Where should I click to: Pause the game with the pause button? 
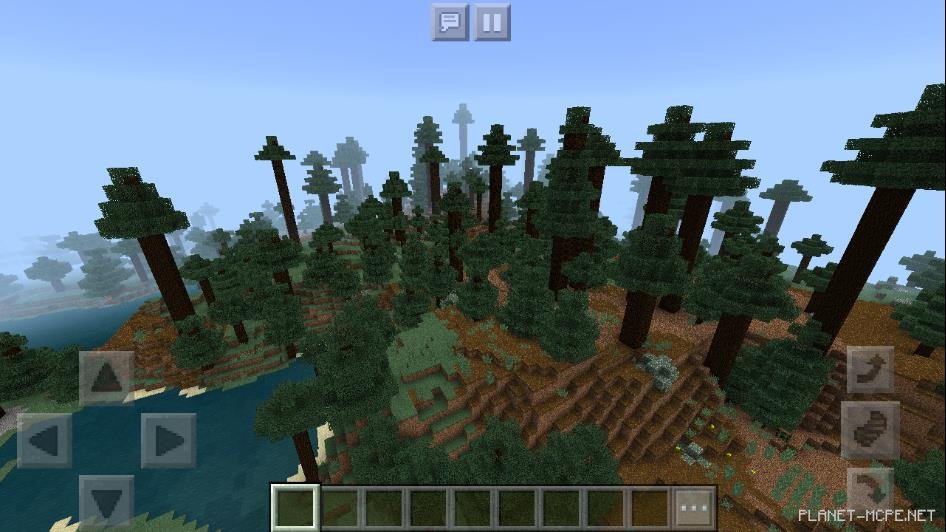click(x=492, y=22)
